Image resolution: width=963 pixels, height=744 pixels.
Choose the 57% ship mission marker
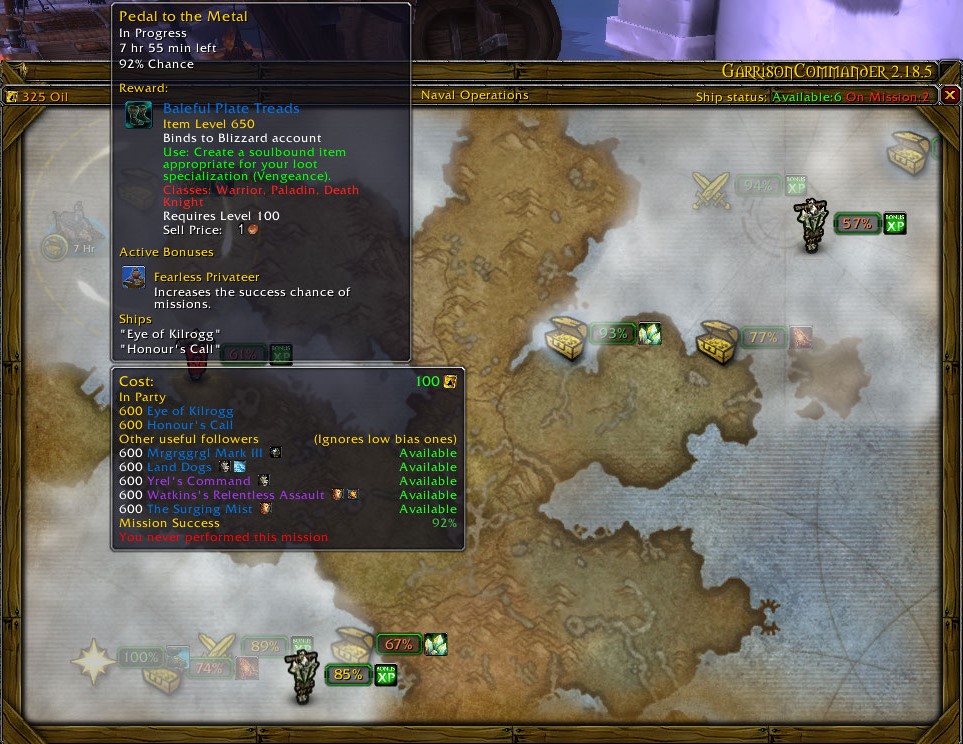pos(810,225)
